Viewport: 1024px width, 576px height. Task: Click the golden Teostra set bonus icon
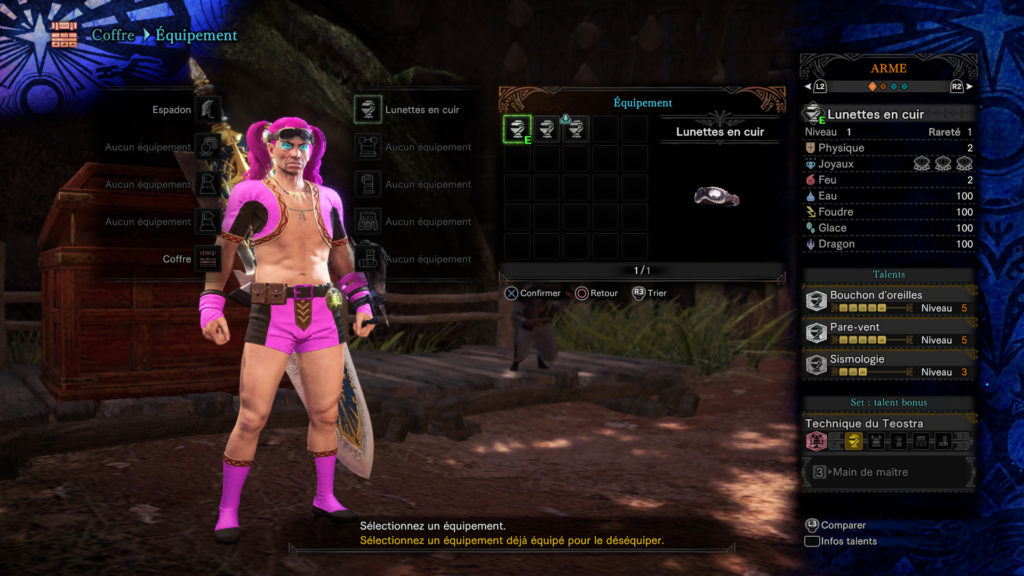[853, 441]
